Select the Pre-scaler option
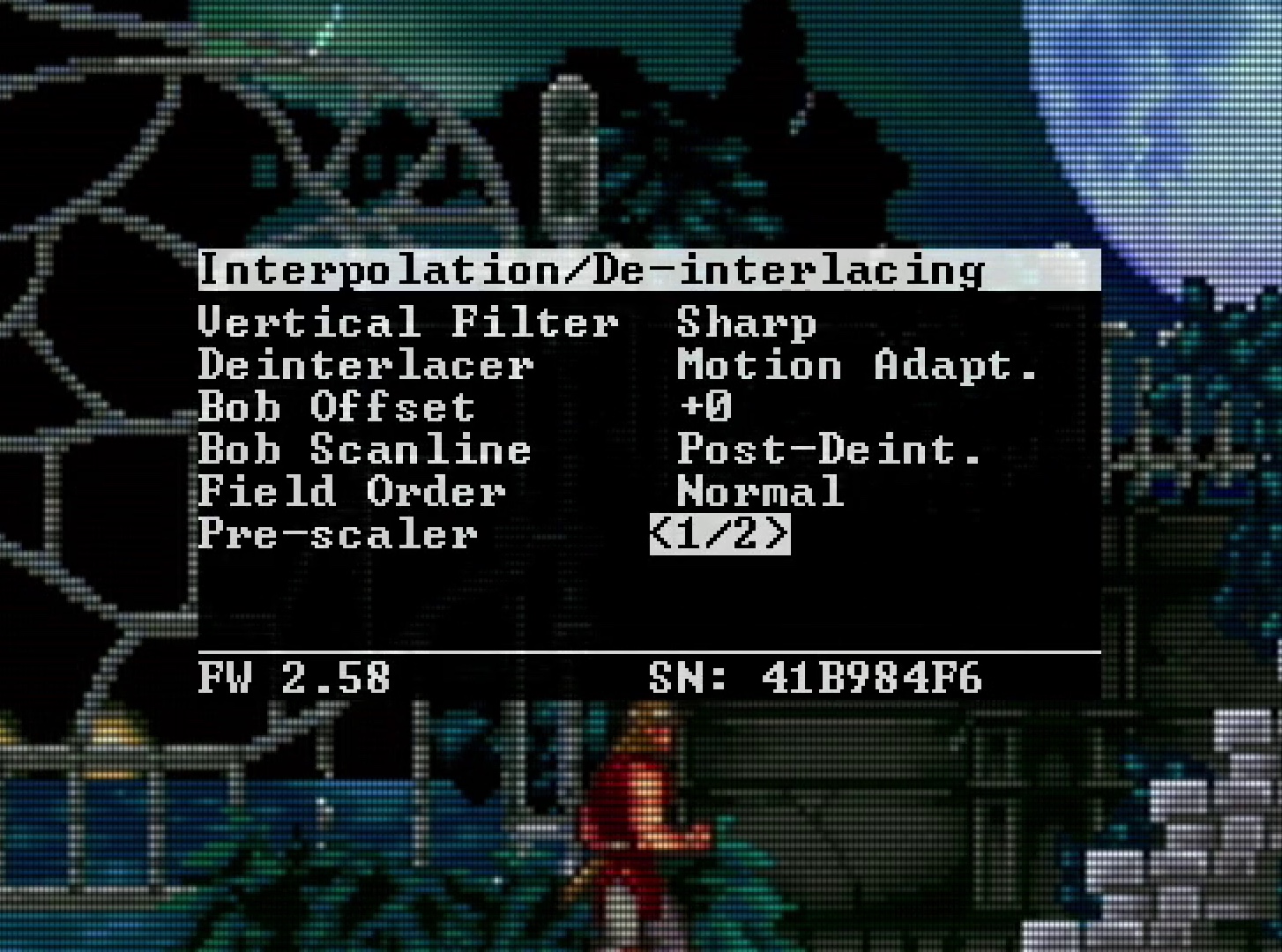Image resolution: width=1282 pixels, height=952 pixels. click(x=339, y=534)
